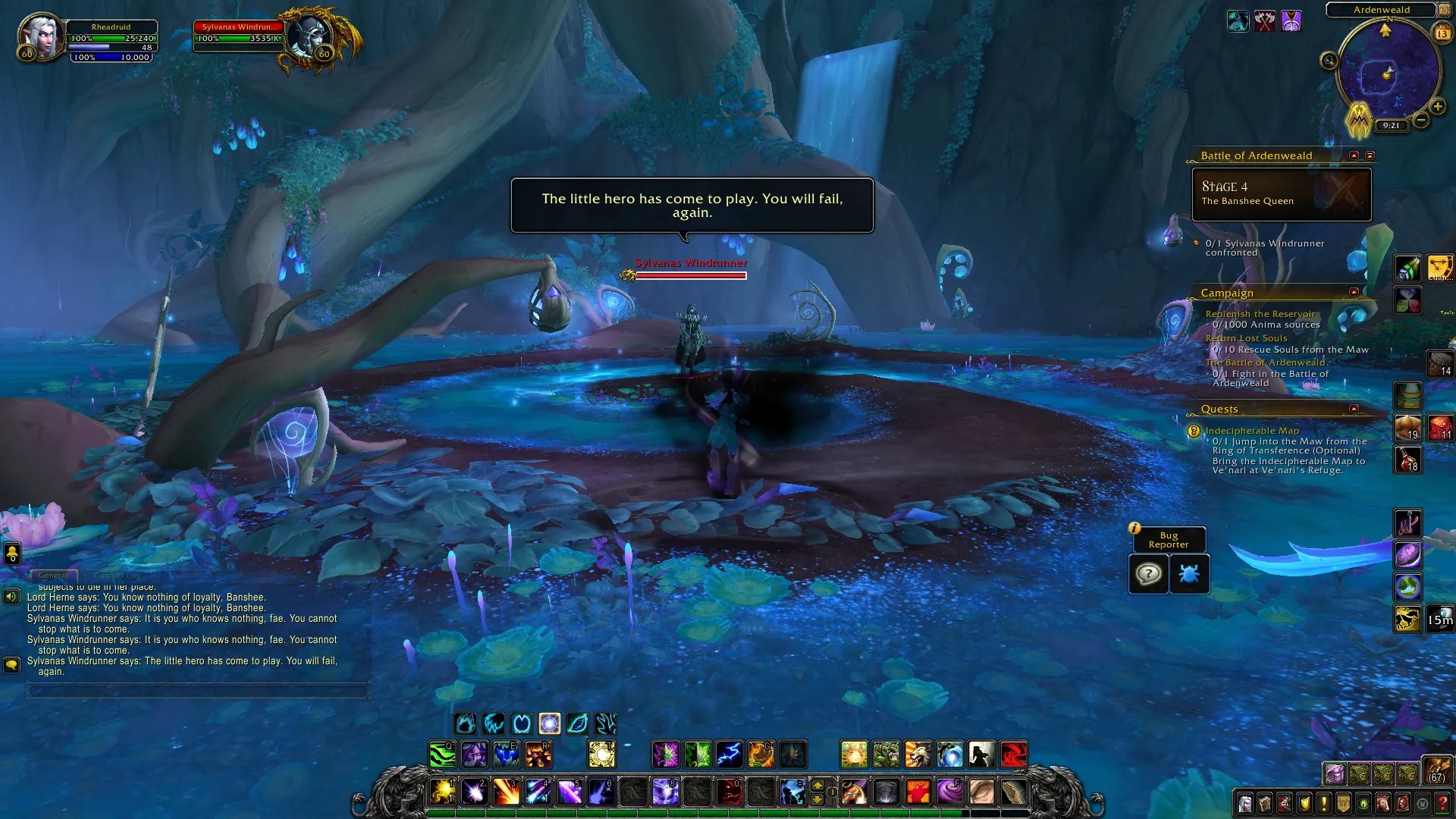
Task: Use the blue lightning bolt ability
Action: point(729,755)
